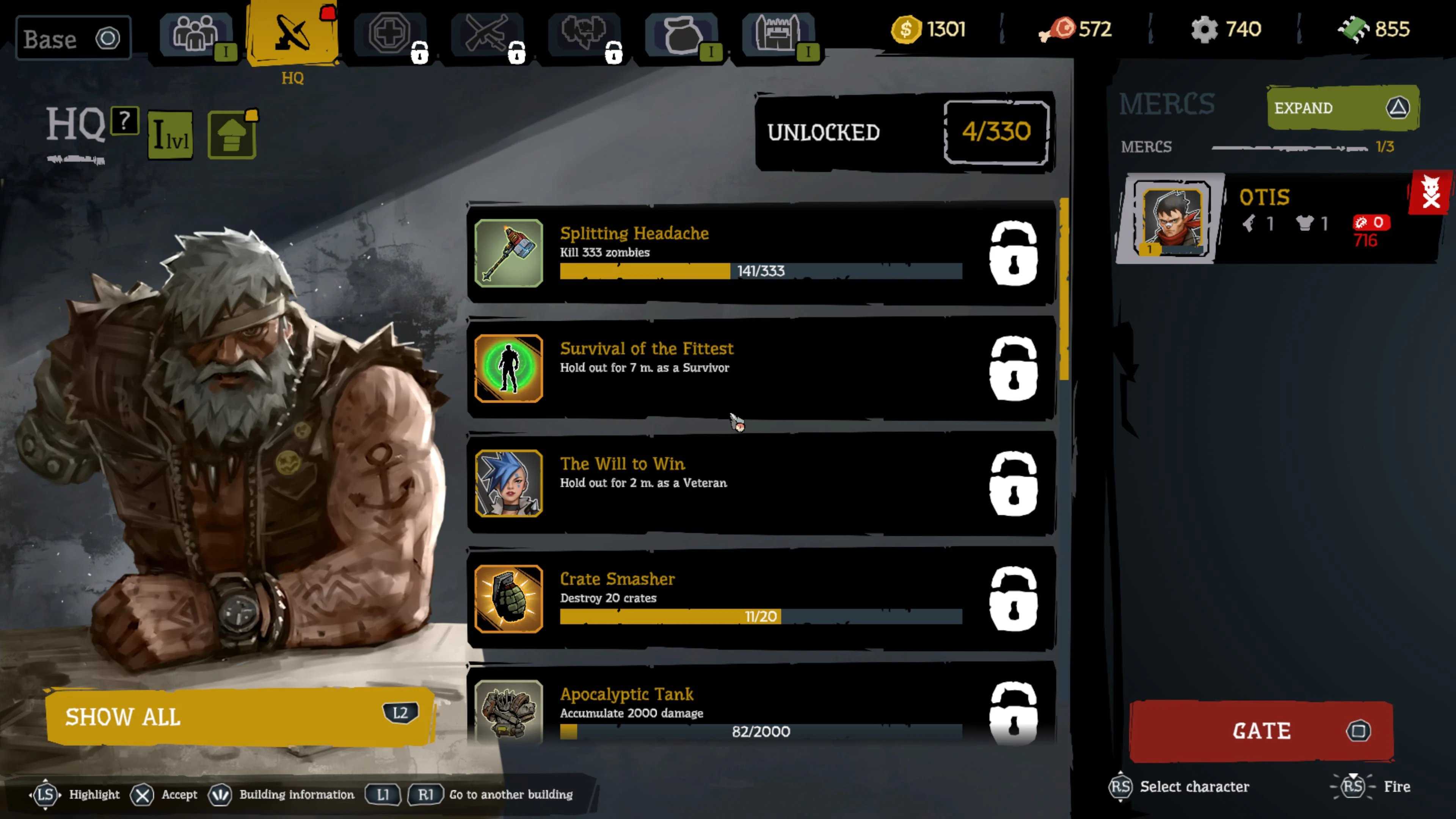Select the crossed rifles weapons building icon
Screen dimensions: 1456x819
pyautogui.click(x=488, y=34)
